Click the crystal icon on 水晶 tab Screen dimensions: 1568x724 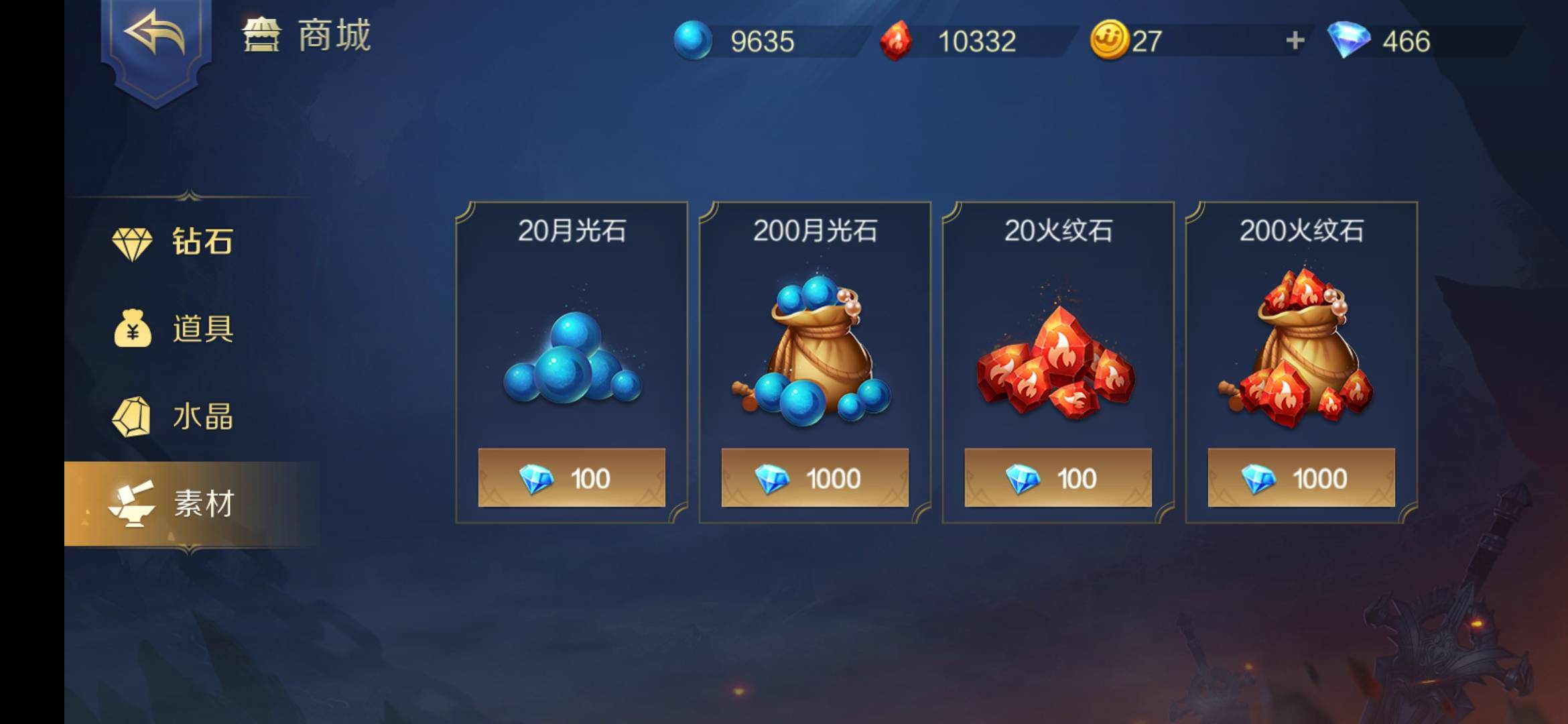click(131, 418)
